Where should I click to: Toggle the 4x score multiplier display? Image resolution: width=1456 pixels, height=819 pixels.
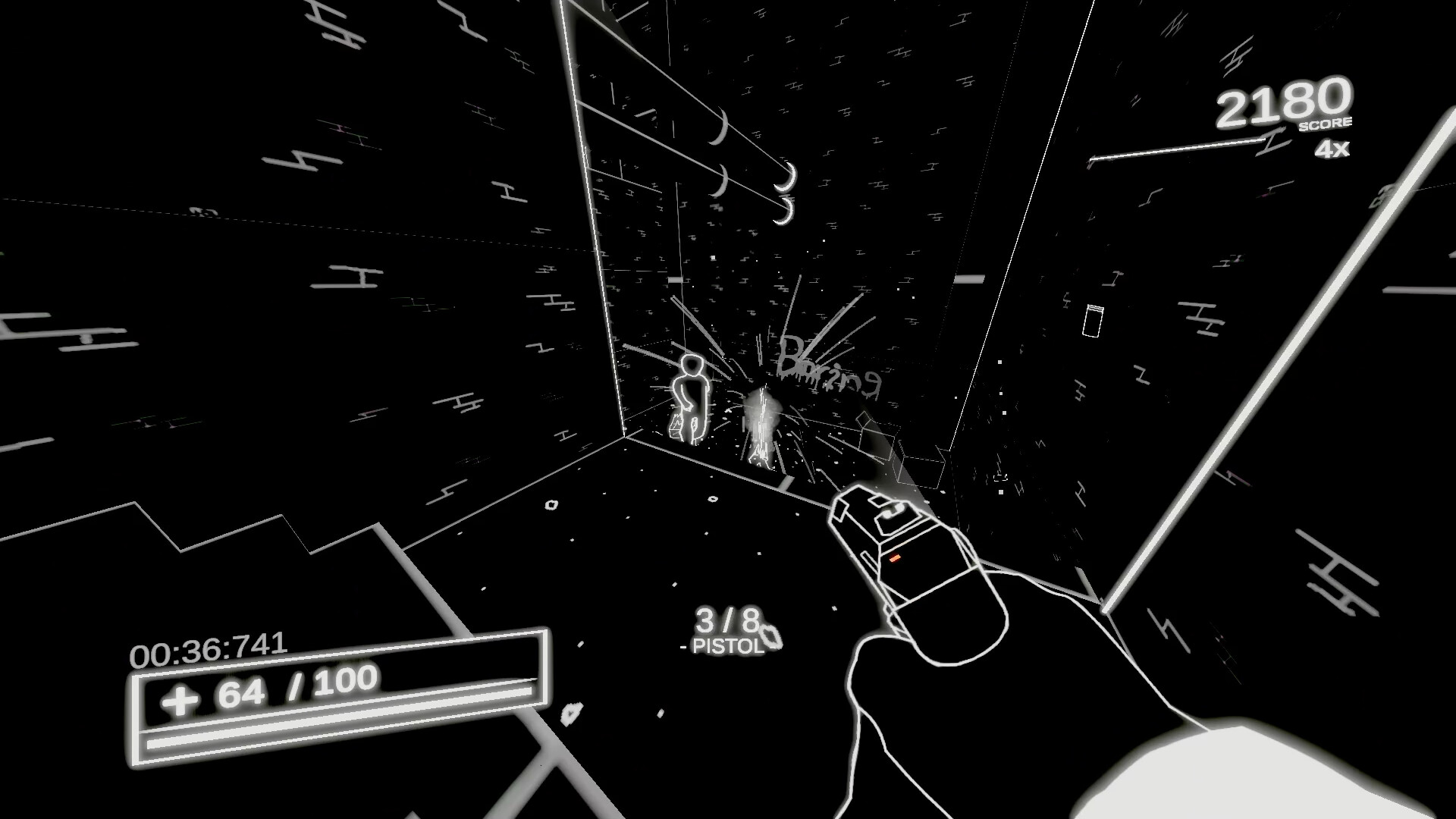pyautogui.click(x=1331, y=151)
